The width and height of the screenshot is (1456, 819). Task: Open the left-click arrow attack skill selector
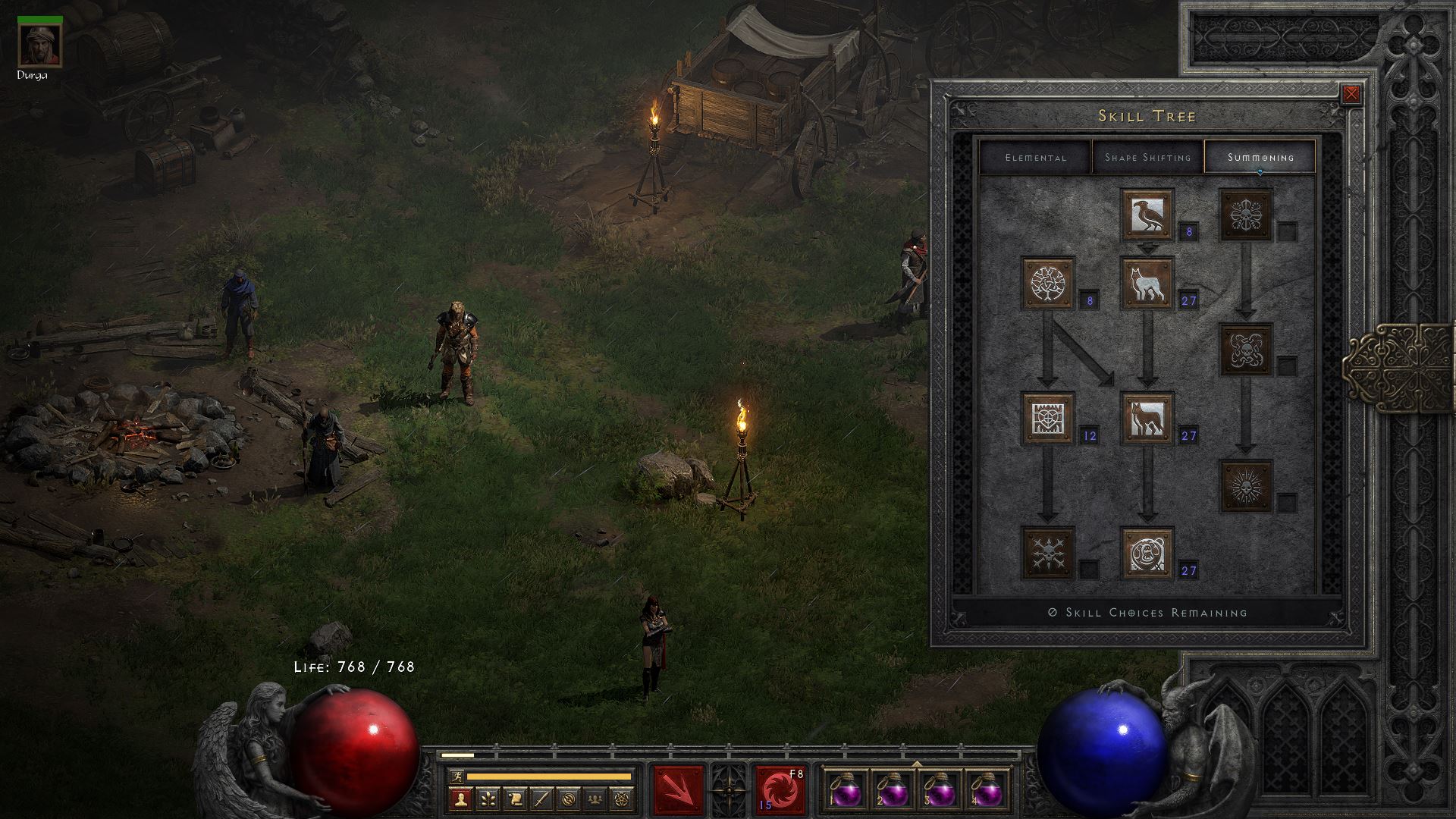tap(678, 791)
